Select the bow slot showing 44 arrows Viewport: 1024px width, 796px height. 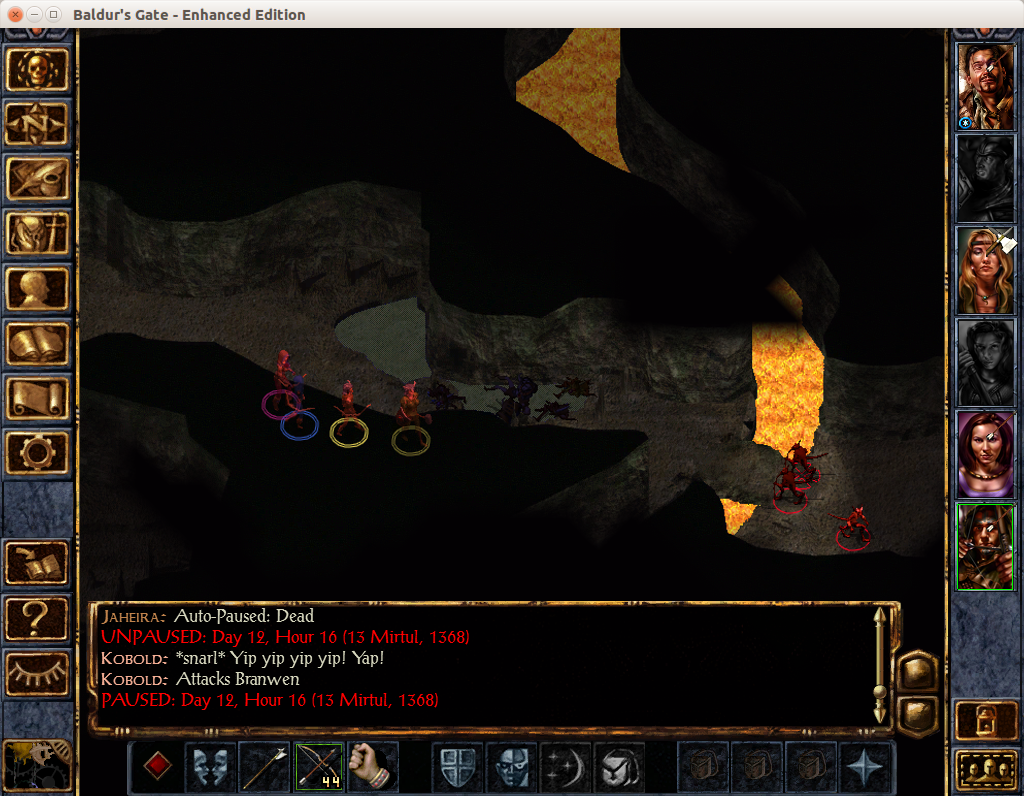click(319, 767)
